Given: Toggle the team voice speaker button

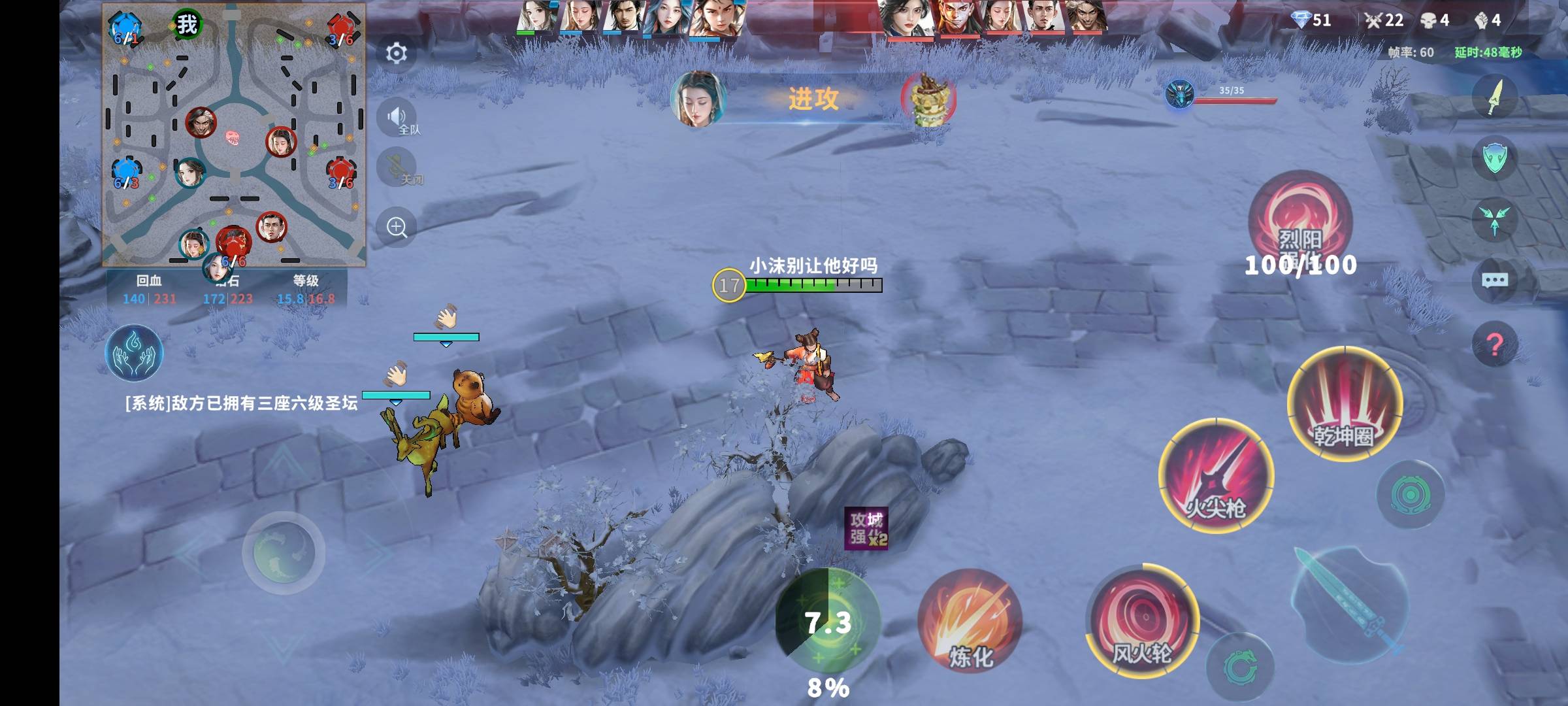Looking at the screenshot, I should click(x=397, y=118).
